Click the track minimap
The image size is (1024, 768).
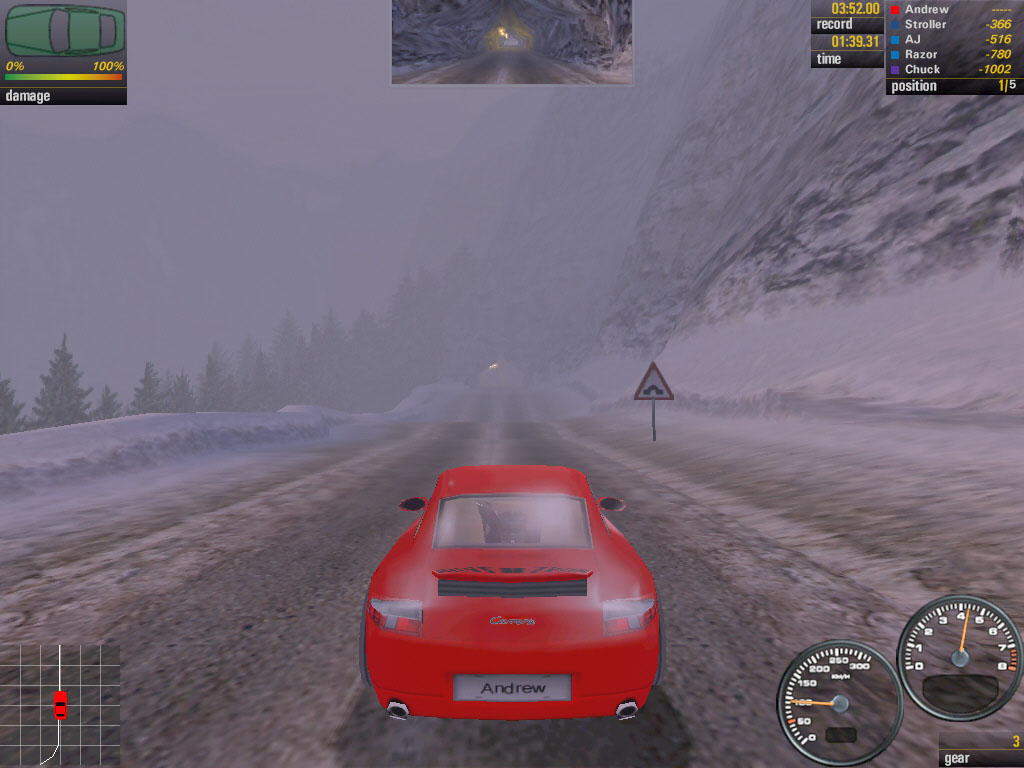(60, 704)
